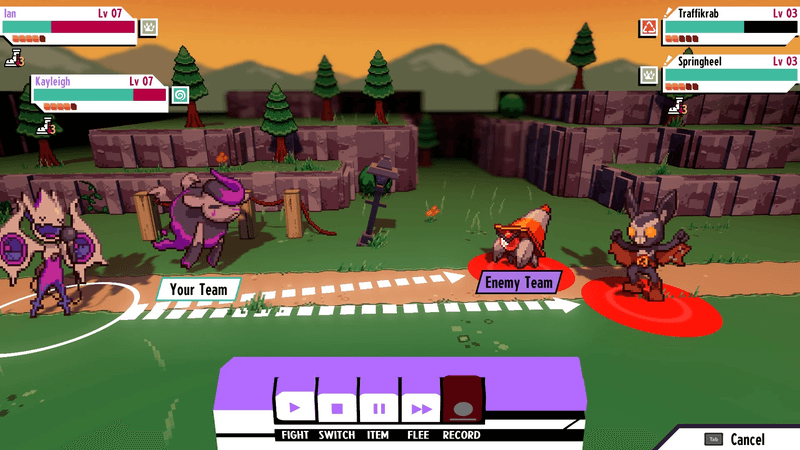Open the Item pause button
Image resolution: width=800 pixels, height=450 pixels.
tap(379, 407)
